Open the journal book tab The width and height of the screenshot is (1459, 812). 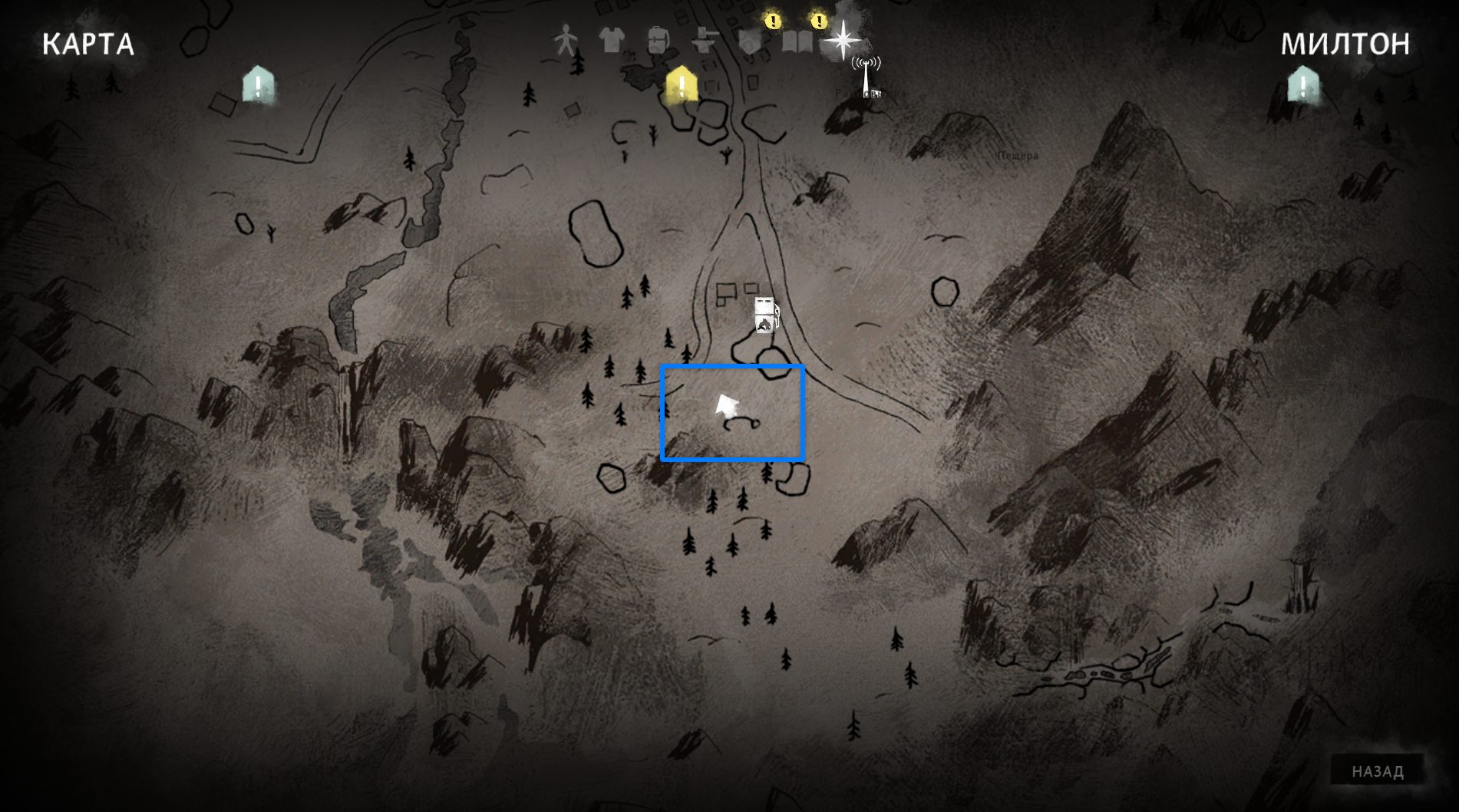tap(797, 40)
